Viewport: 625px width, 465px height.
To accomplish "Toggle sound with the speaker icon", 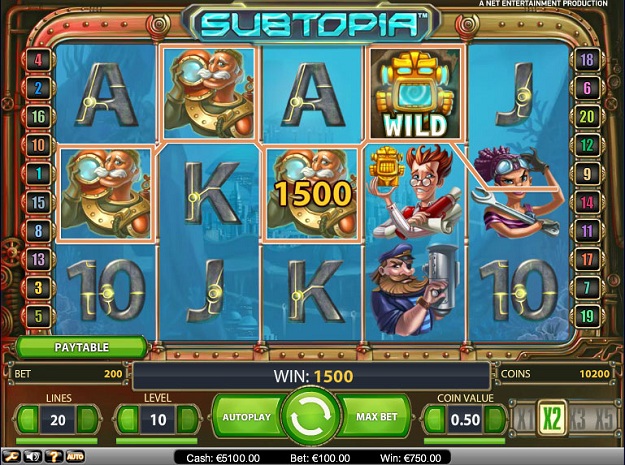I will (33, 457).
